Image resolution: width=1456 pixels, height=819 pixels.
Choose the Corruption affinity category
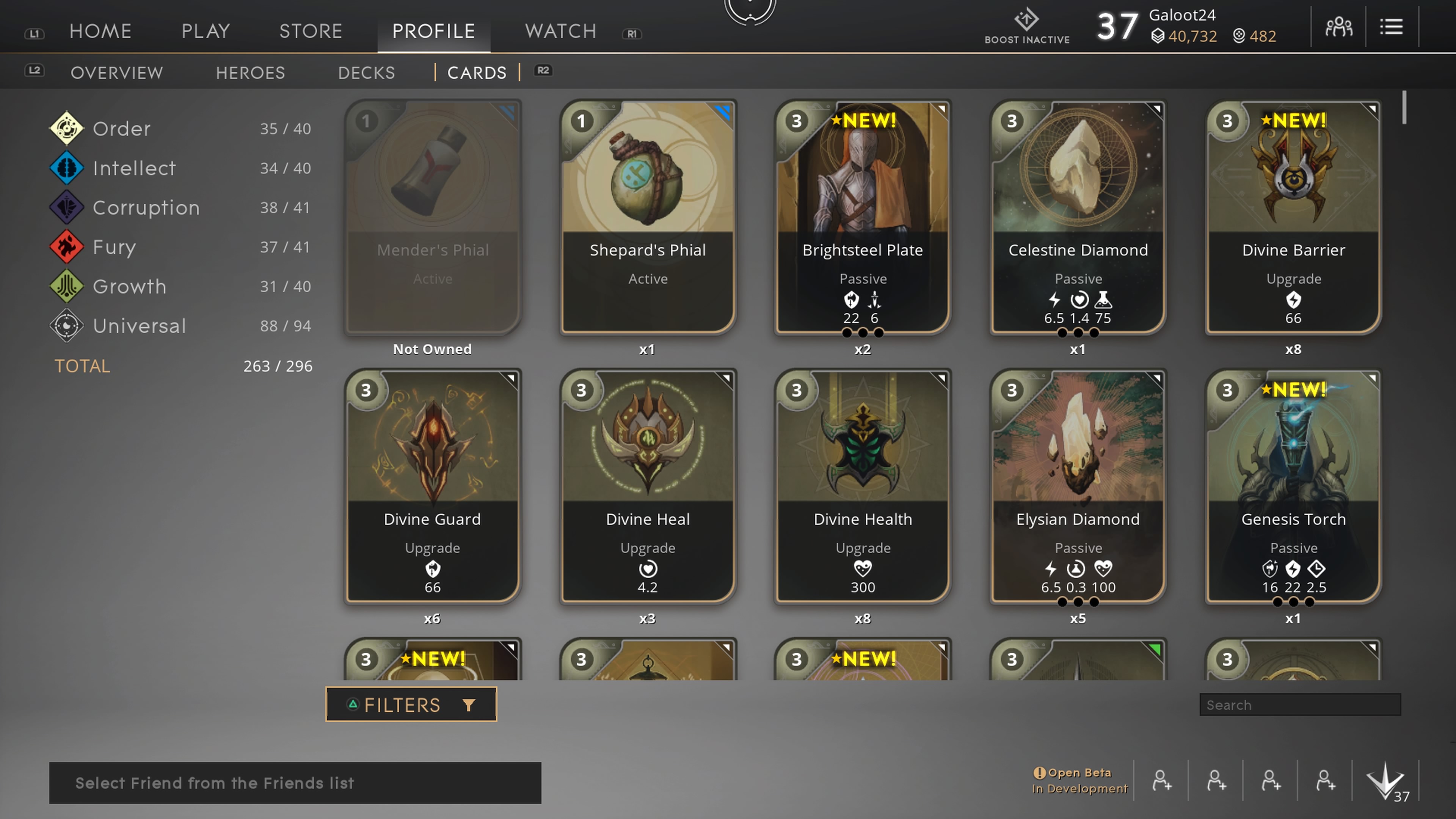(x=146, y=208)
